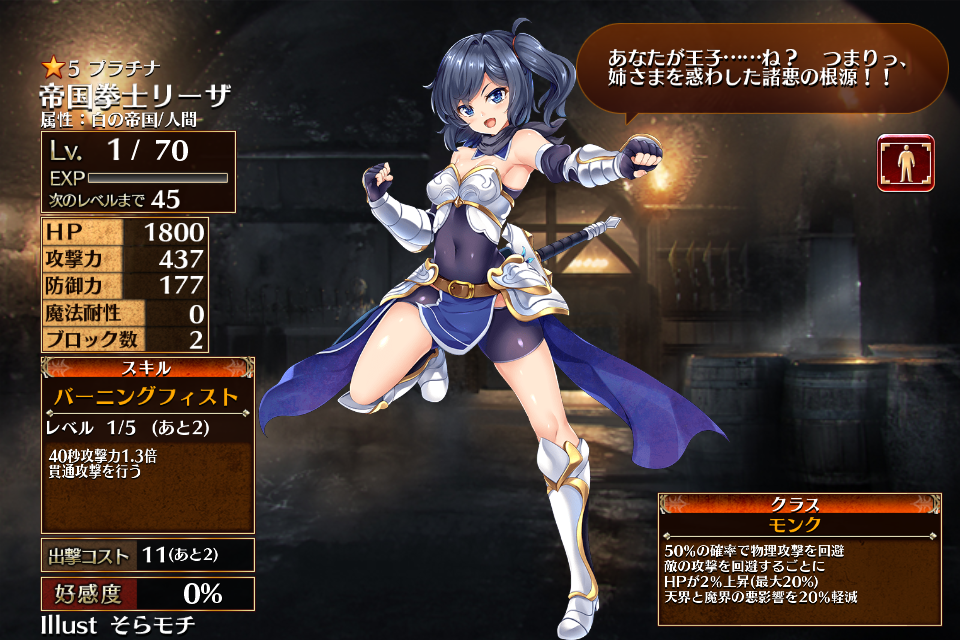Open the バーニングフィスト skill panel
Image resolution: width=960 pixels, height=640 pixels.
click(147, 397)
